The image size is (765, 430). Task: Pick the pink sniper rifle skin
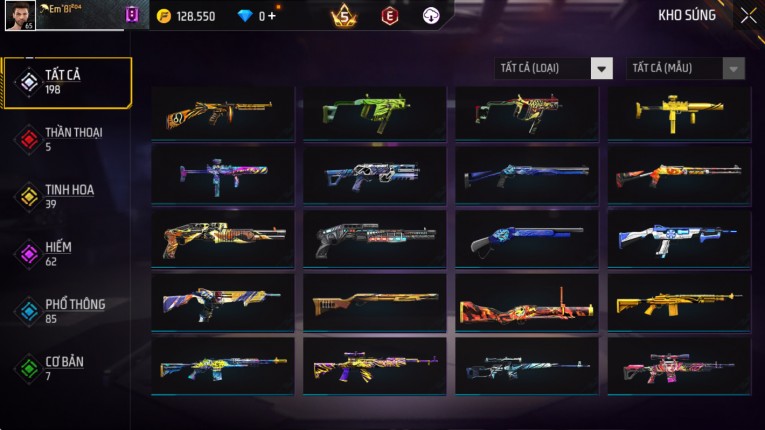coord(679,367)
